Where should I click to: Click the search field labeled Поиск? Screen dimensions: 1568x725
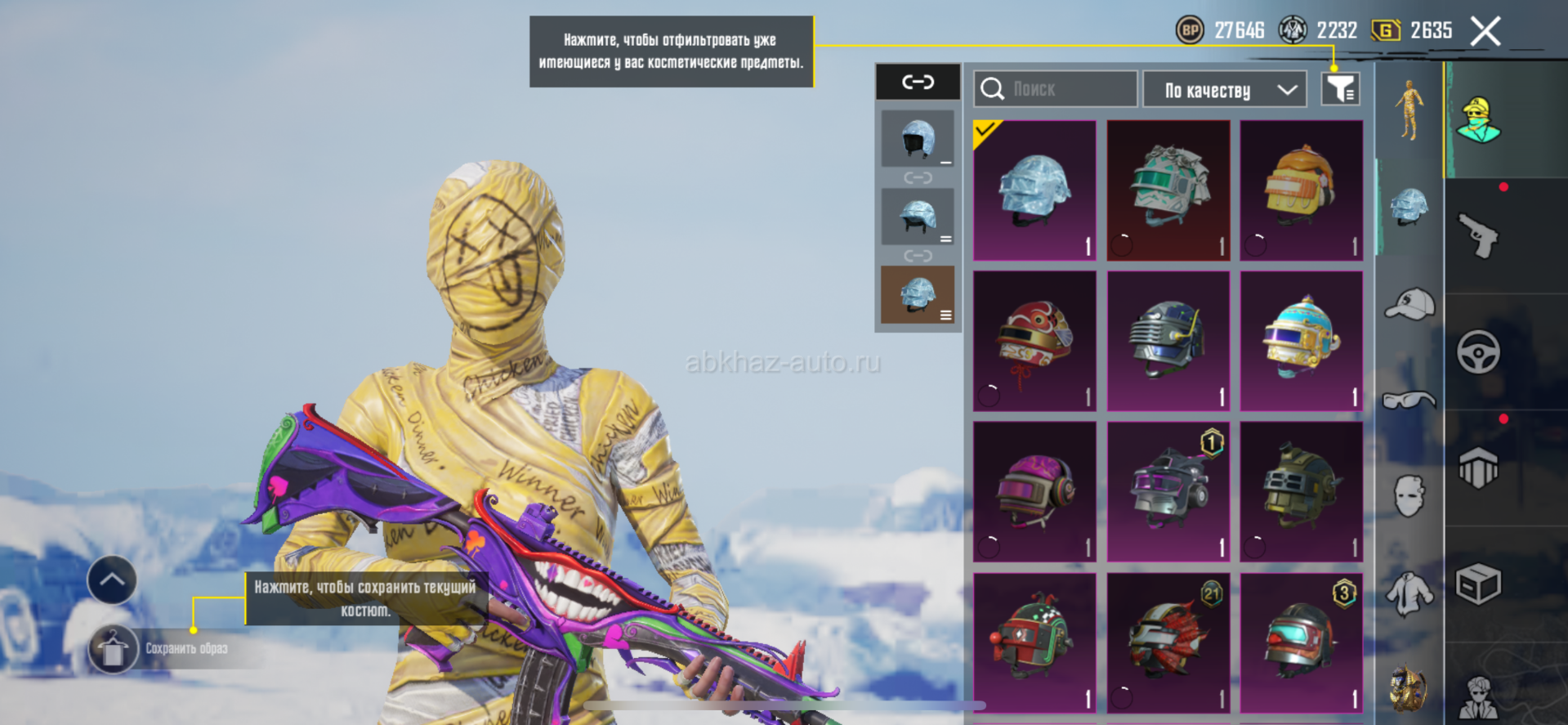click(1055, 89)
